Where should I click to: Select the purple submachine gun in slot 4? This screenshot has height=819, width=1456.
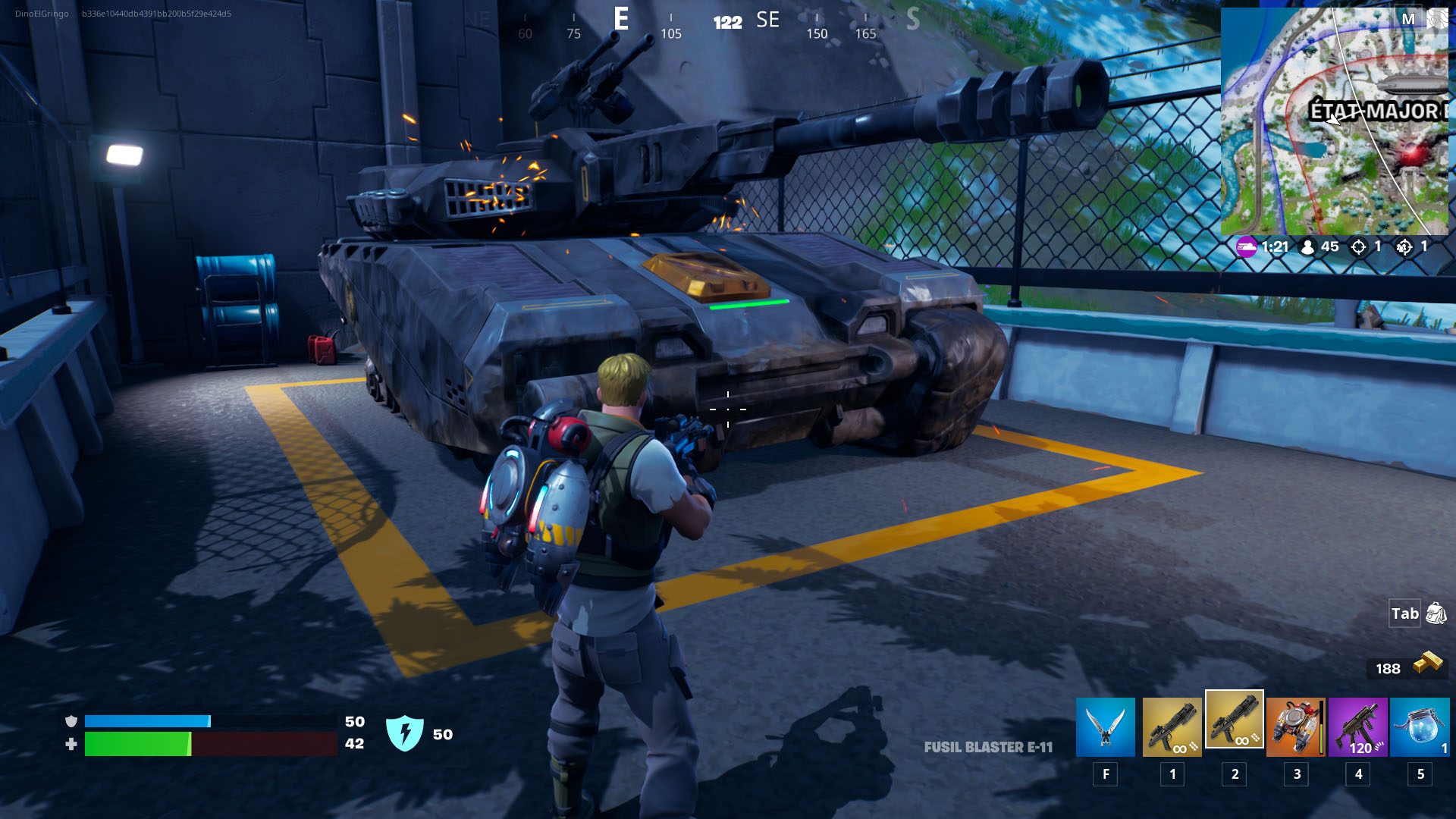tap(1357, 726)
